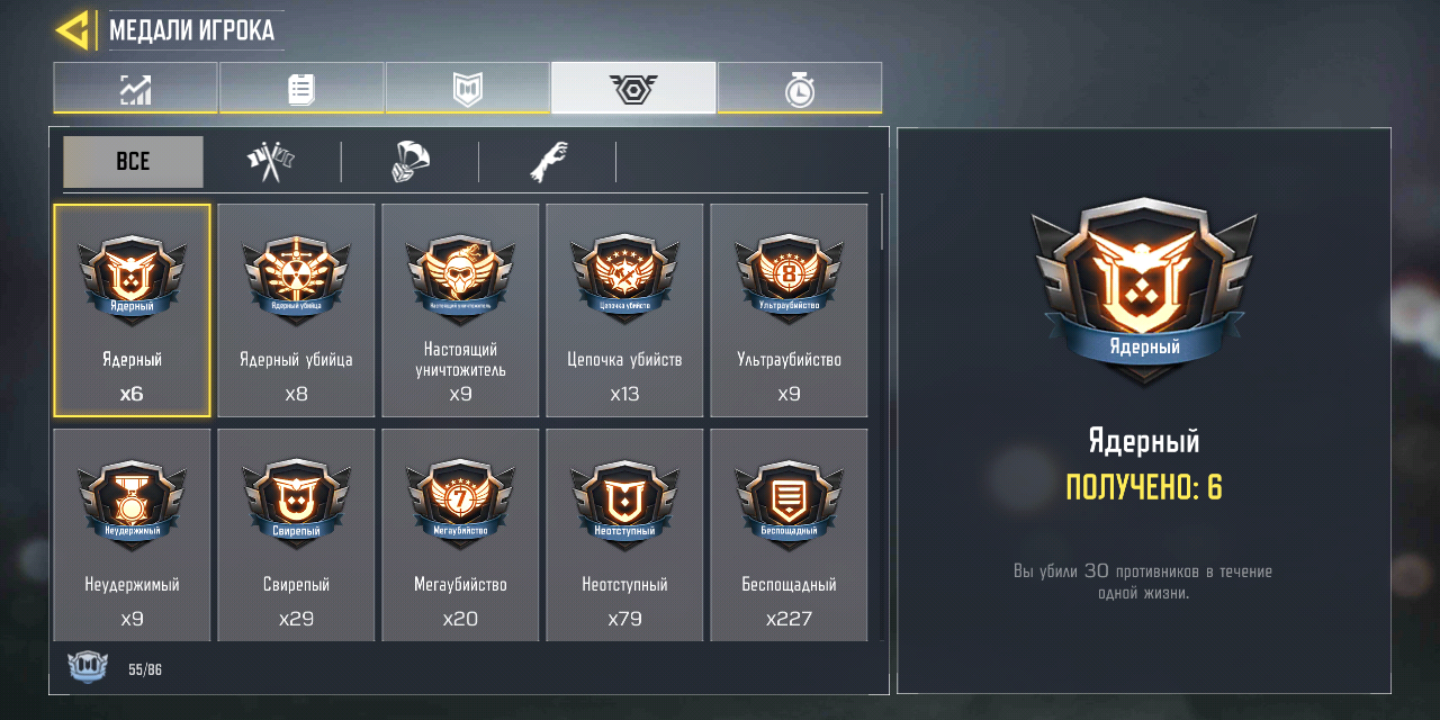Select the medals hexagon wings tab
Screen dimensions: 1440x720
(633, 88)
